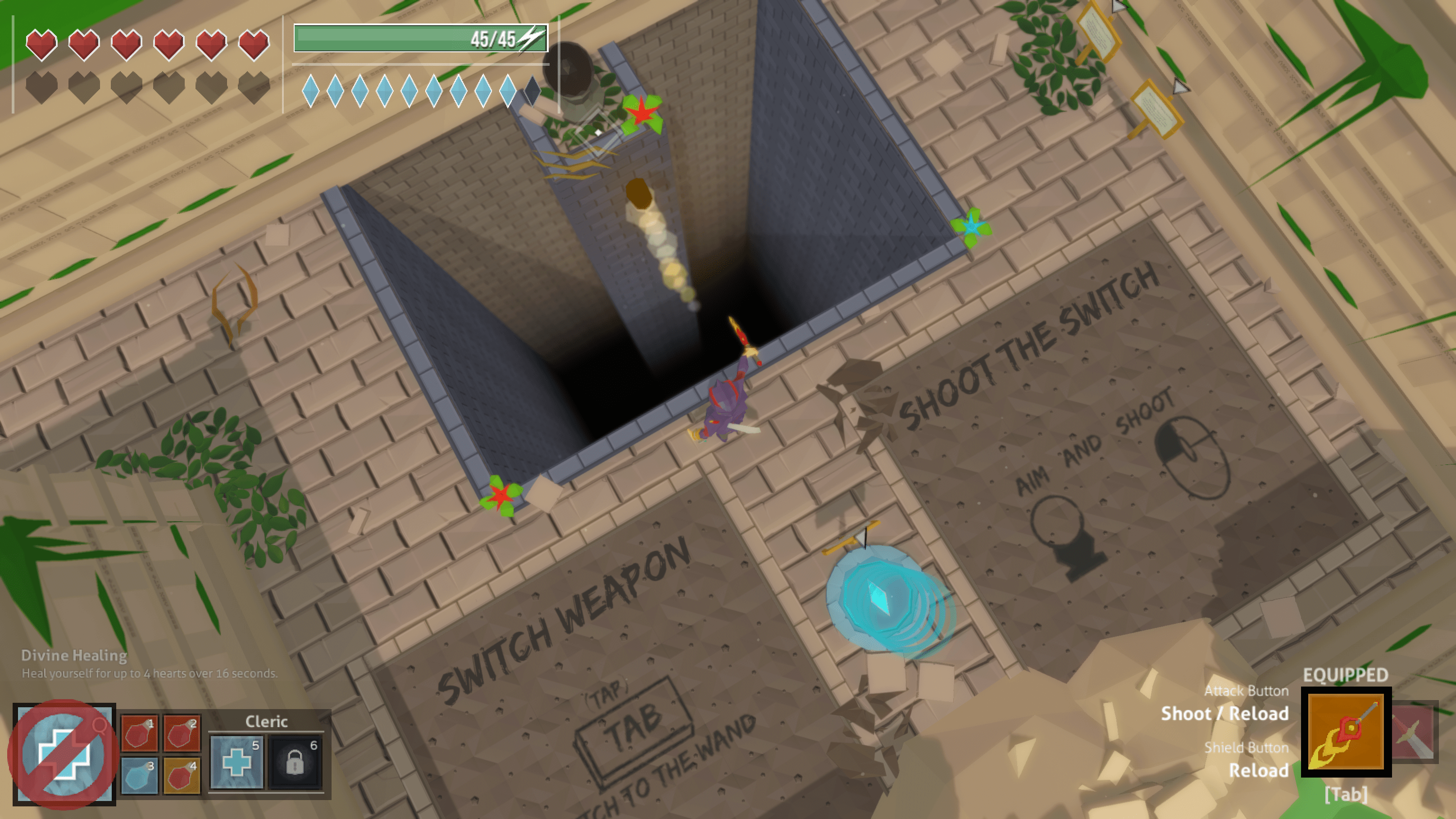Viewport: 1456px width, 819px height.
Task: Activate the large Divine Healing ability icon
Action: pyautogui.click(x=64, y=753)
